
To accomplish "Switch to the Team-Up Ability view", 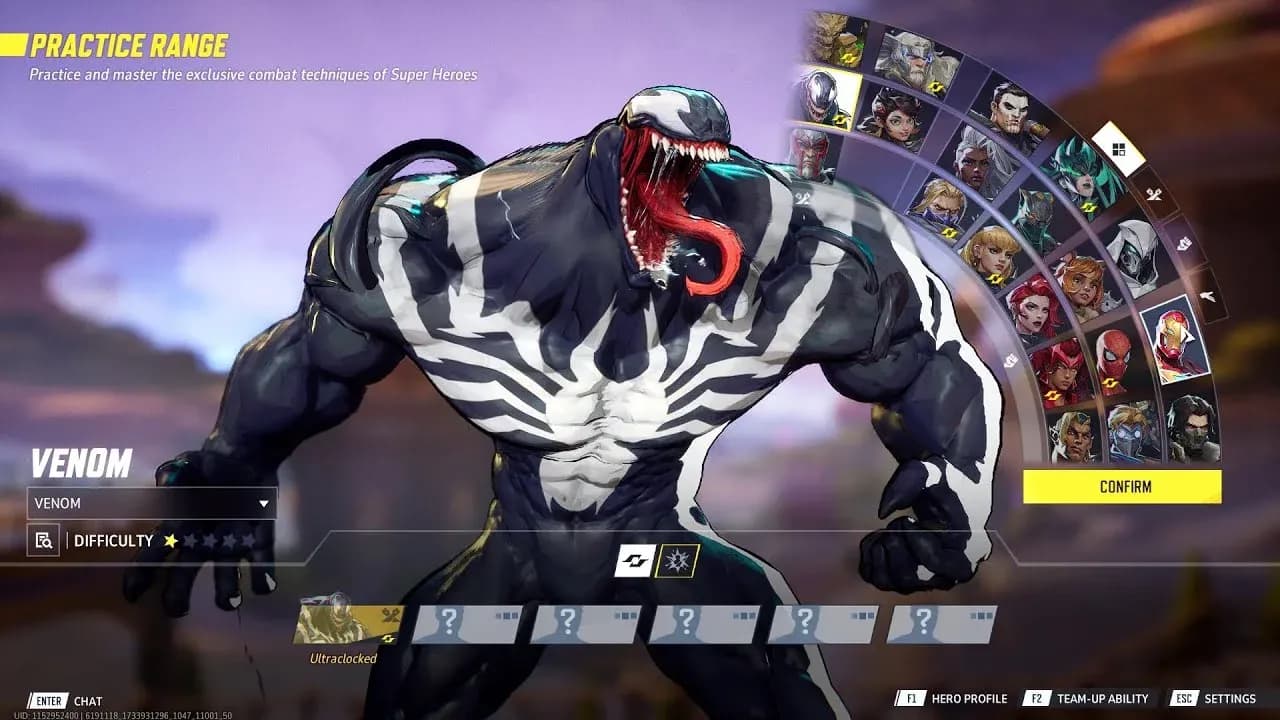I will click(x=1100, y=699).
